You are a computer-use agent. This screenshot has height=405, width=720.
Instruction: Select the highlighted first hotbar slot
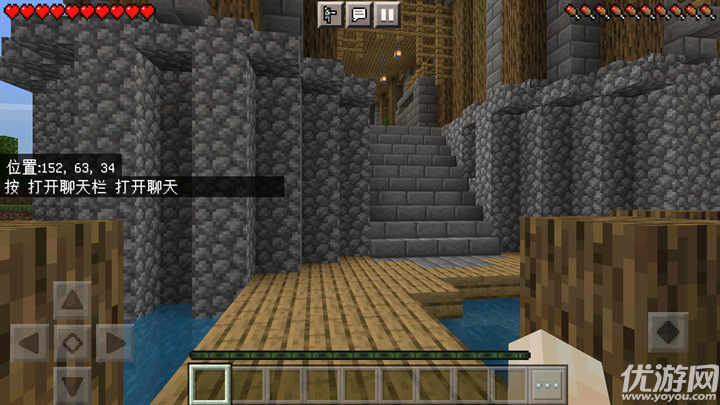pyautogui.click(x=211, y=384)
